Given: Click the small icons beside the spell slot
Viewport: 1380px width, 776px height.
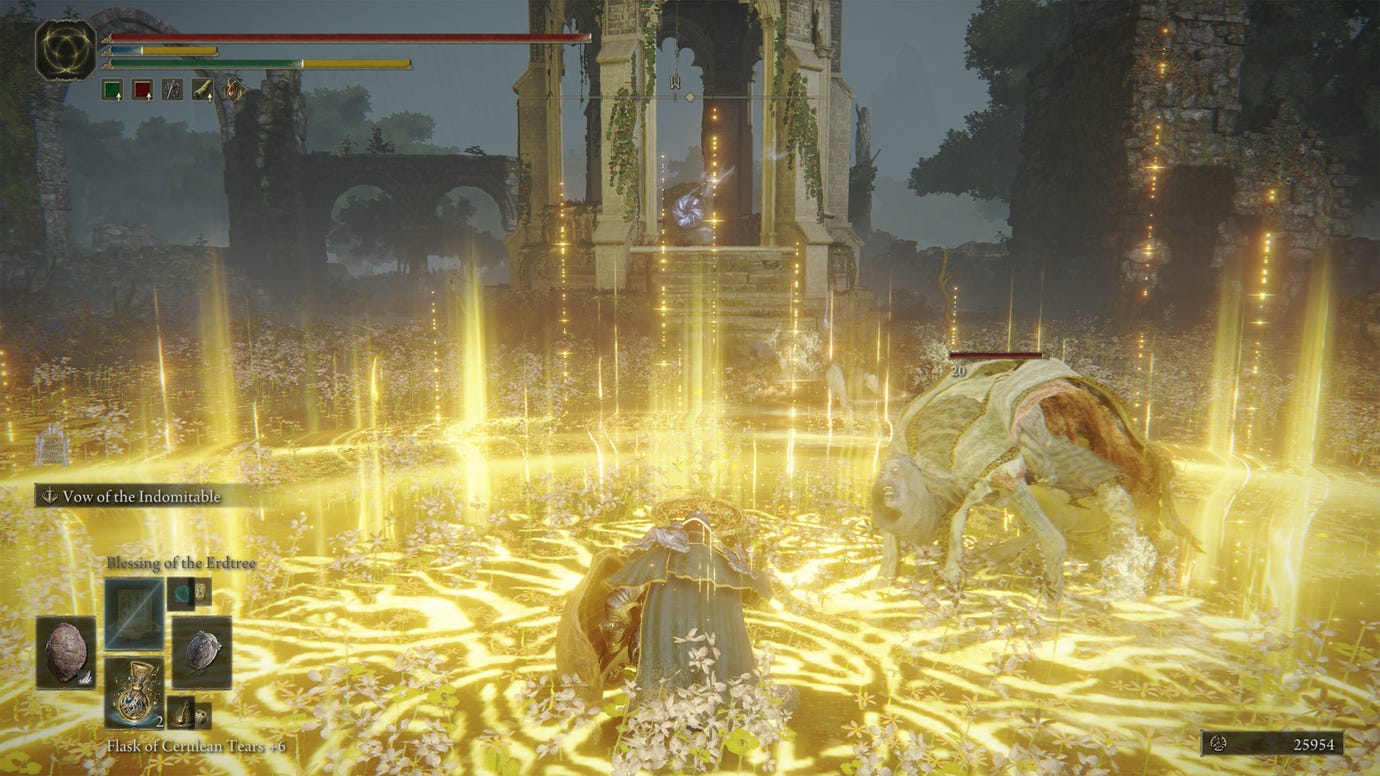Looking at the screenshot, I should point(189,592).
